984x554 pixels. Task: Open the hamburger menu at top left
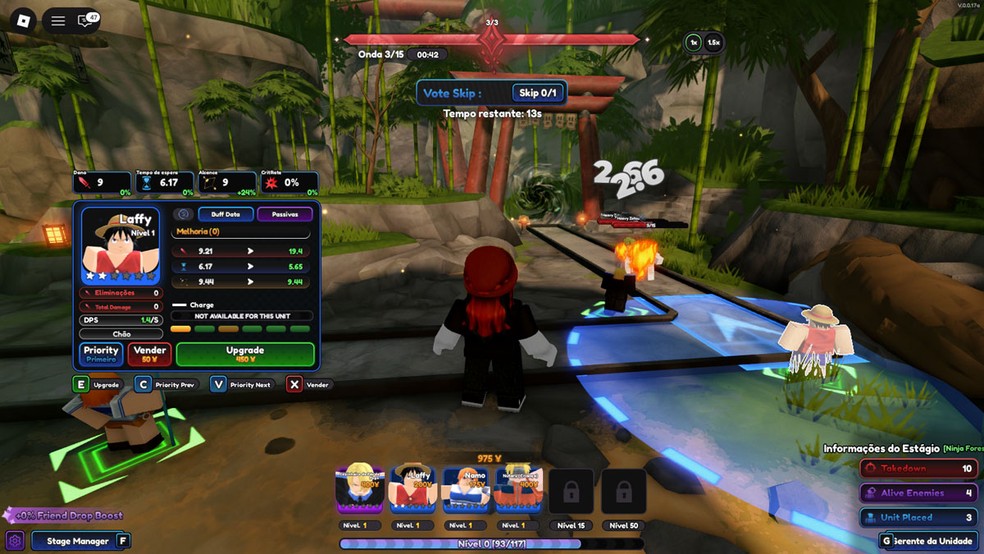pyautogui.click(x=58, y=20)
